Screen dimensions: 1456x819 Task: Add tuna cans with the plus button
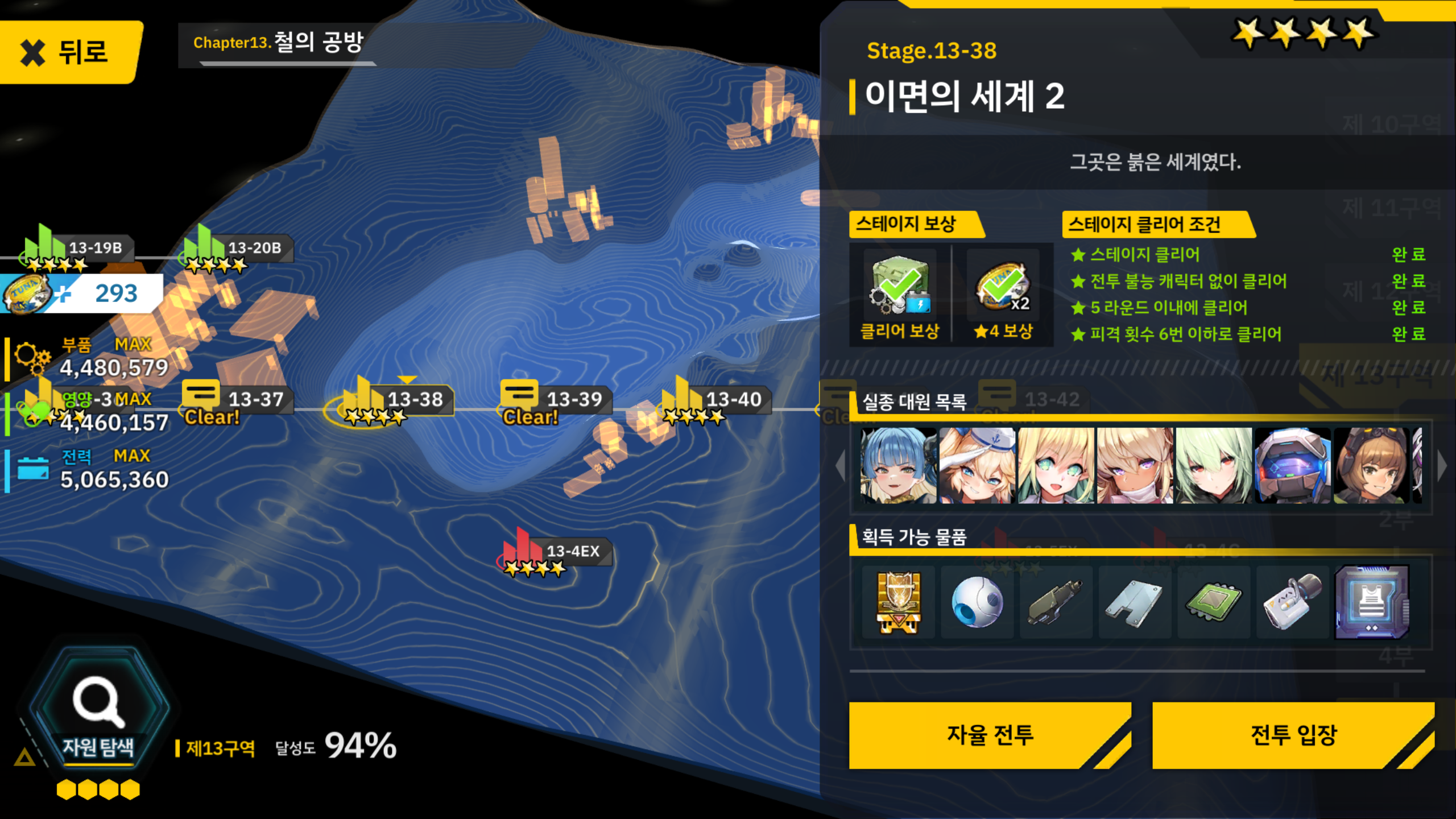click(x=64, y=295)
